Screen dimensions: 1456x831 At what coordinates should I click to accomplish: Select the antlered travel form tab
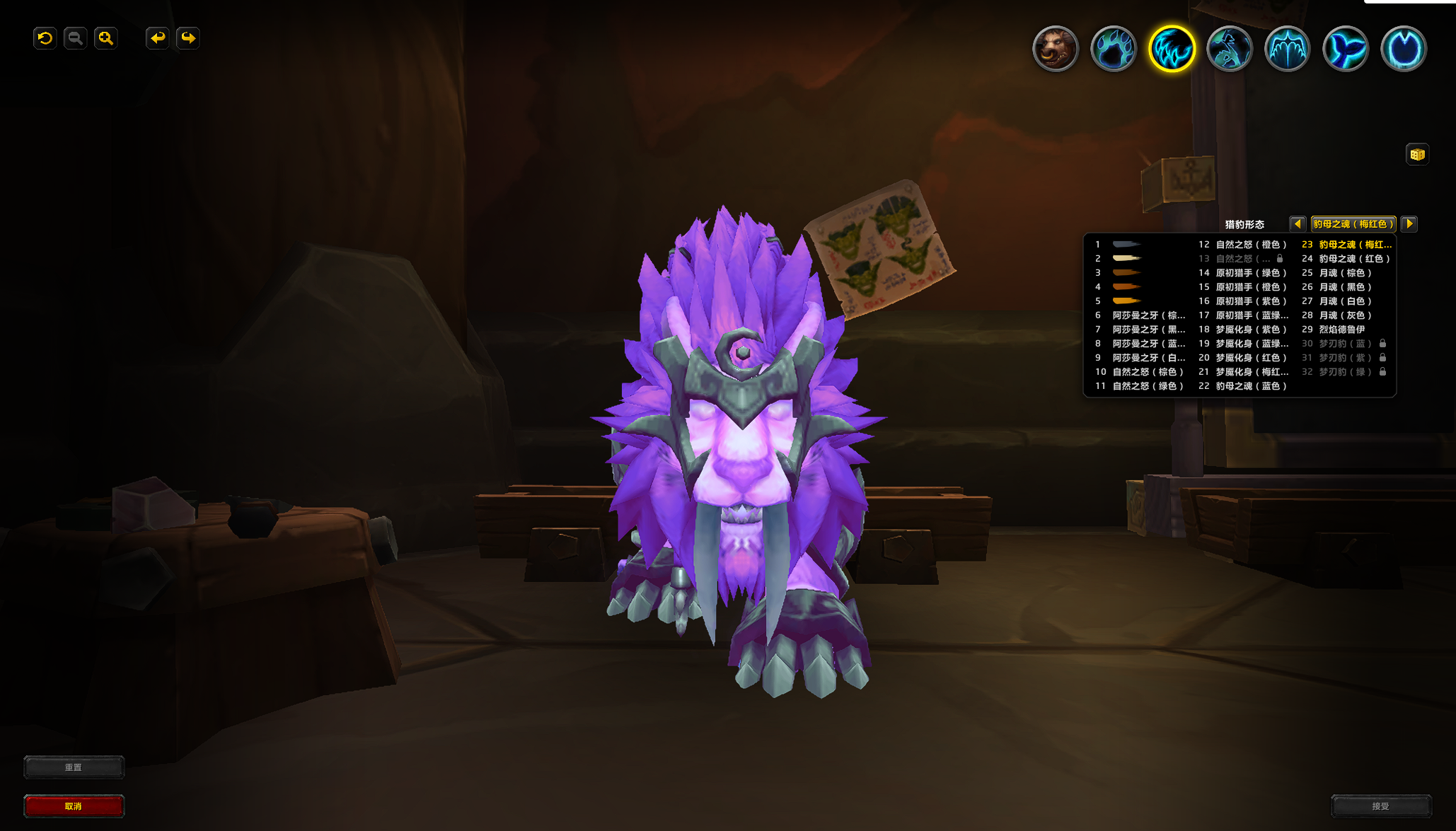point(1230,49)
